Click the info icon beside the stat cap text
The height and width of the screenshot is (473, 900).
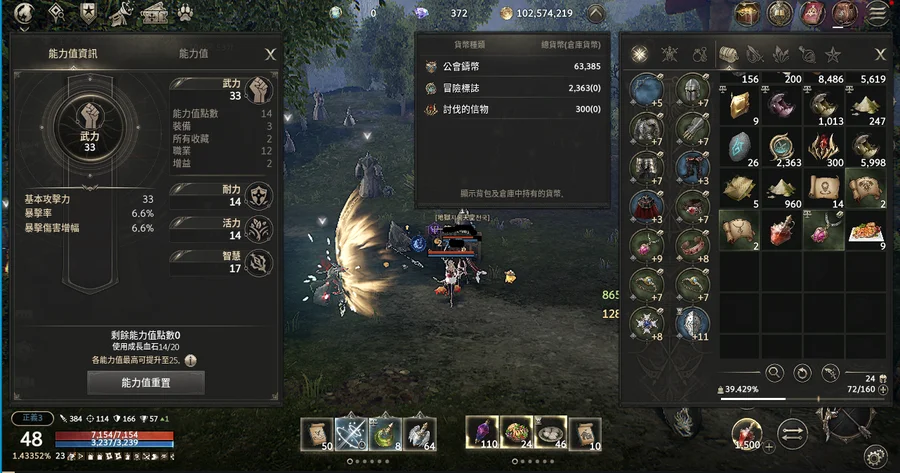pyautogui.click(x=190, y=360)
